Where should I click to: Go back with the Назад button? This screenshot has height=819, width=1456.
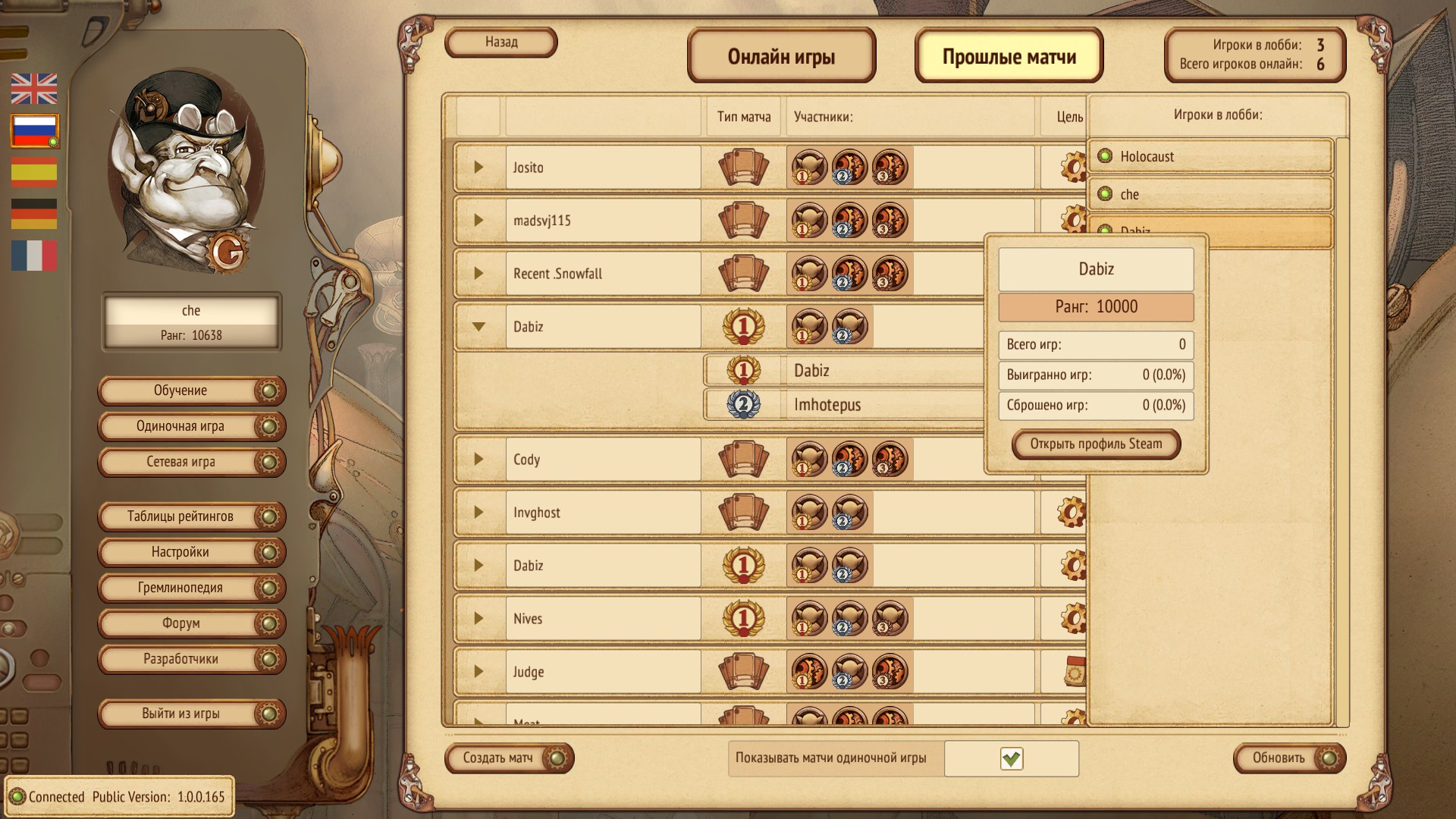[x=501, y=42]
